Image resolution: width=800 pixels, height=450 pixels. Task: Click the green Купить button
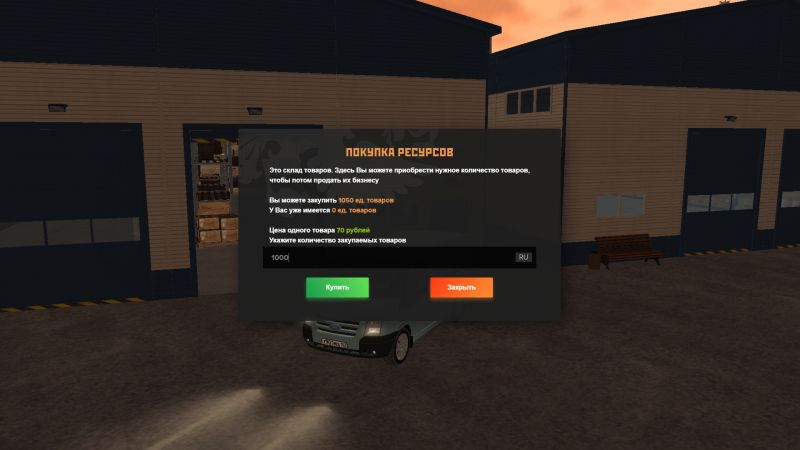point(337,287)
